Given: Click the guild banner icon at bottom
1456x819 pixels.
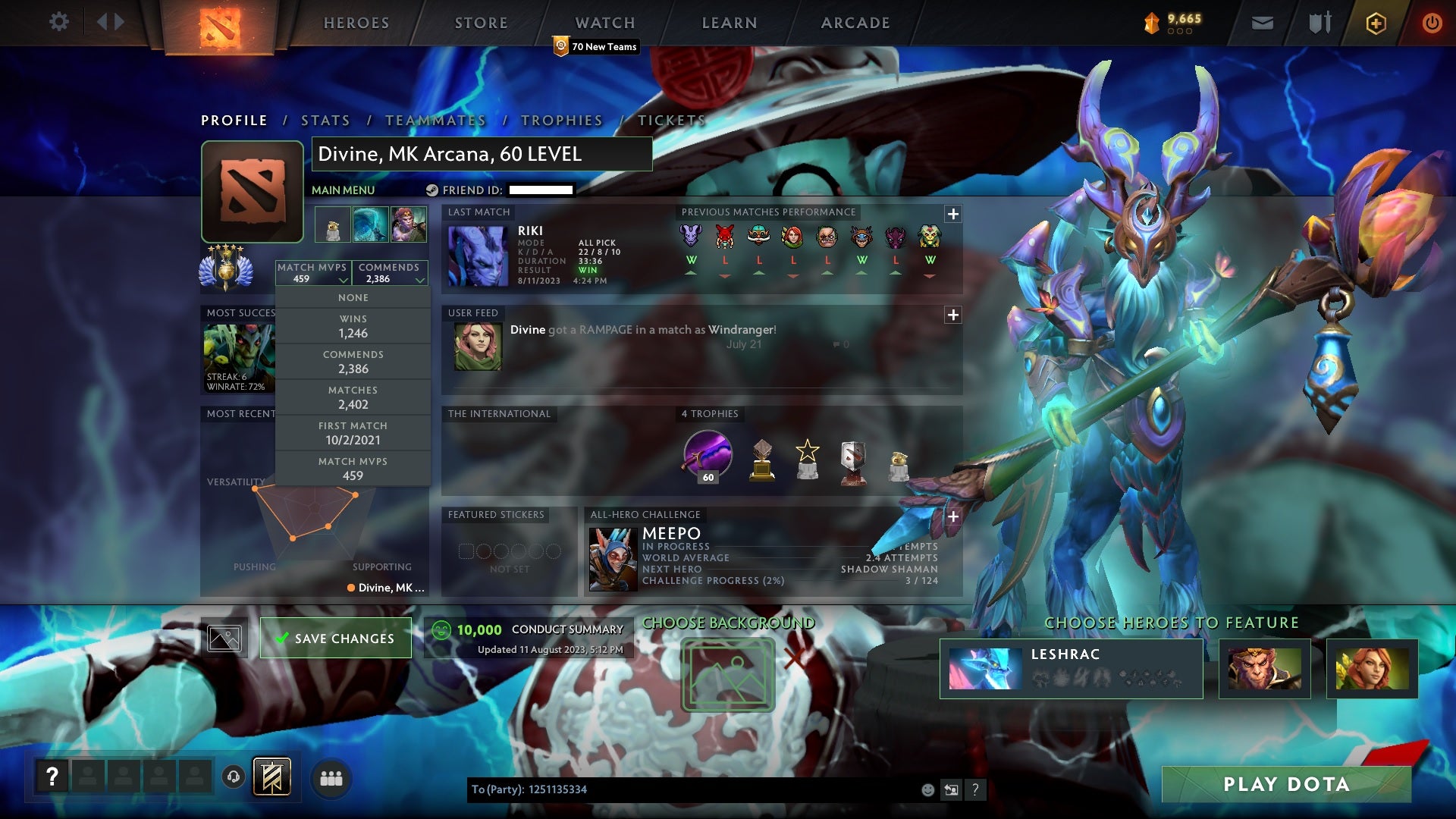Looking at the screenshot, I should pos(272,777).
